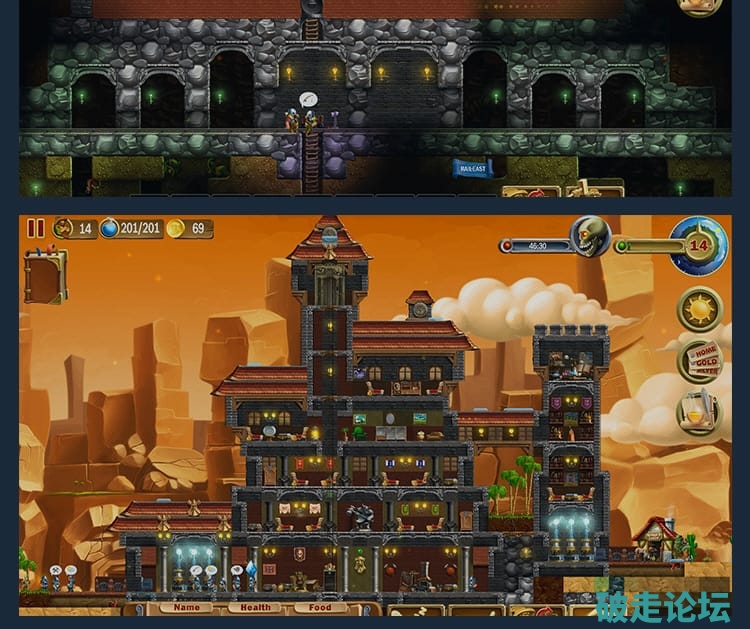The image size is (750, 629).
Task: Open the potion crafting scroll button
Action: click(699, 411)
